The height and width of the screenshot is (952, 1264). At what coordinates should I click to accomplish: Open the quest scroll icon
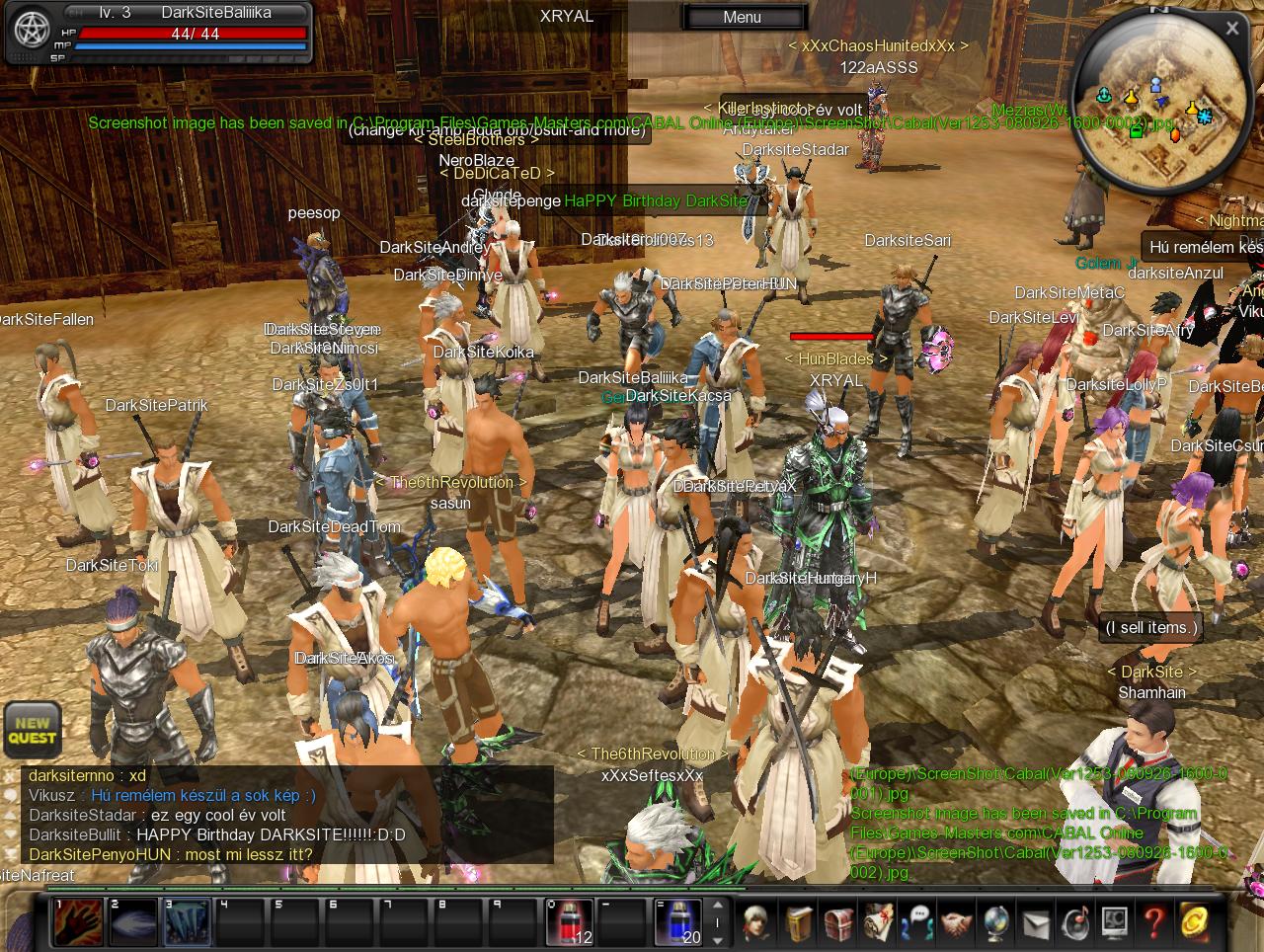tap(878, 922)
